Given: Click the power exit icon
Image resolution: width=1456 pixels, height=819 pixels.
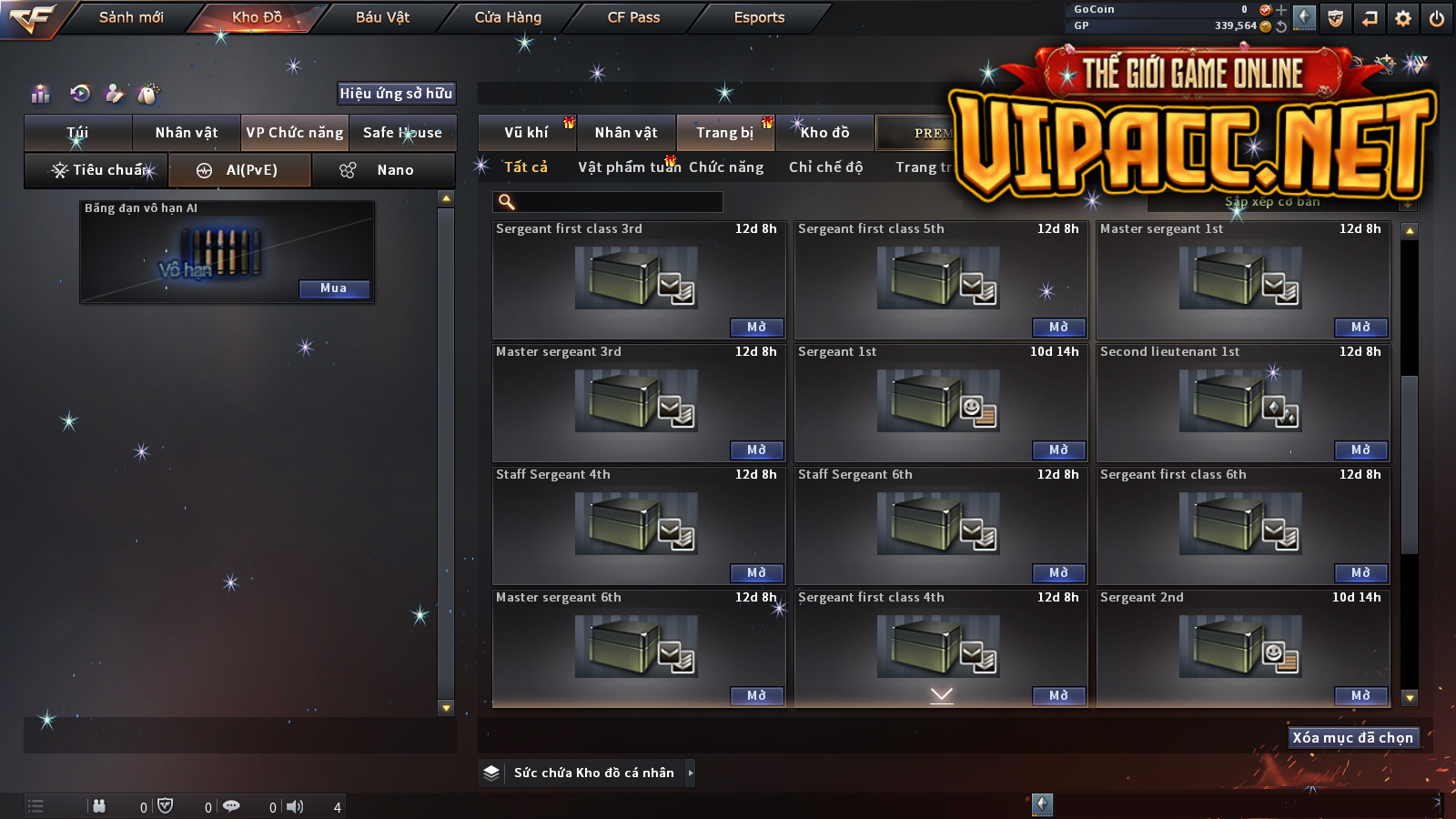Looking at the screenshot, I should pyautogui.click(x=1437, y=18).
